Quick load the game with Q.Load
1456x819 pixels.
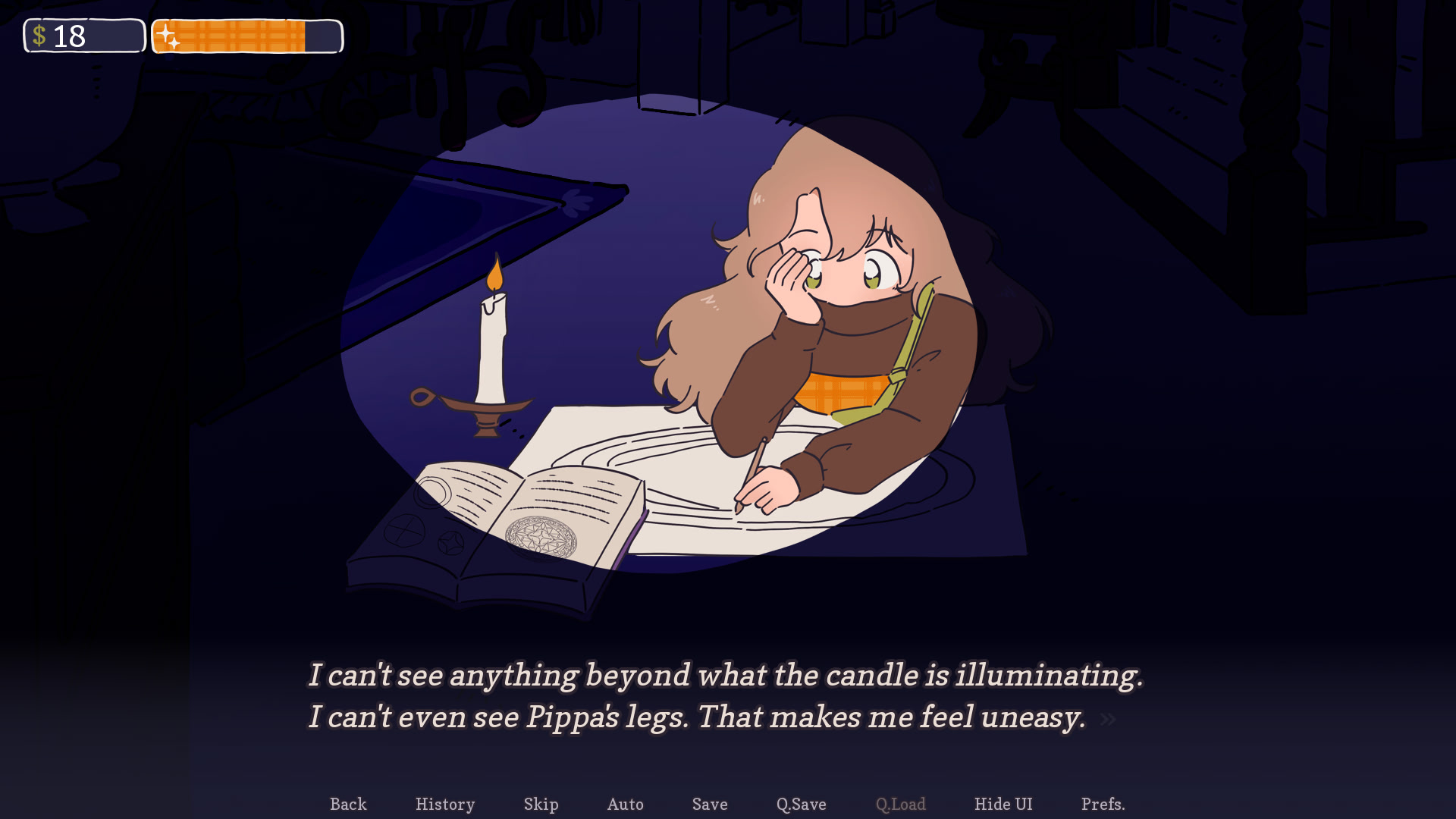900,804
